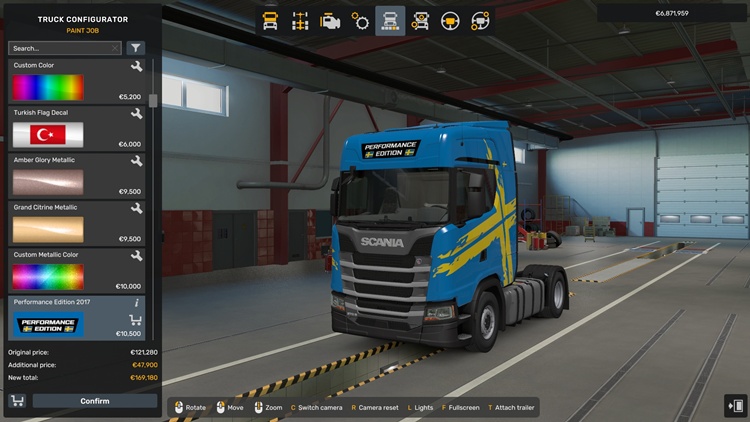The width and height of the screenshot is (750, 422).
Task: Open the paint job filter options
Action: click(136, 48)
